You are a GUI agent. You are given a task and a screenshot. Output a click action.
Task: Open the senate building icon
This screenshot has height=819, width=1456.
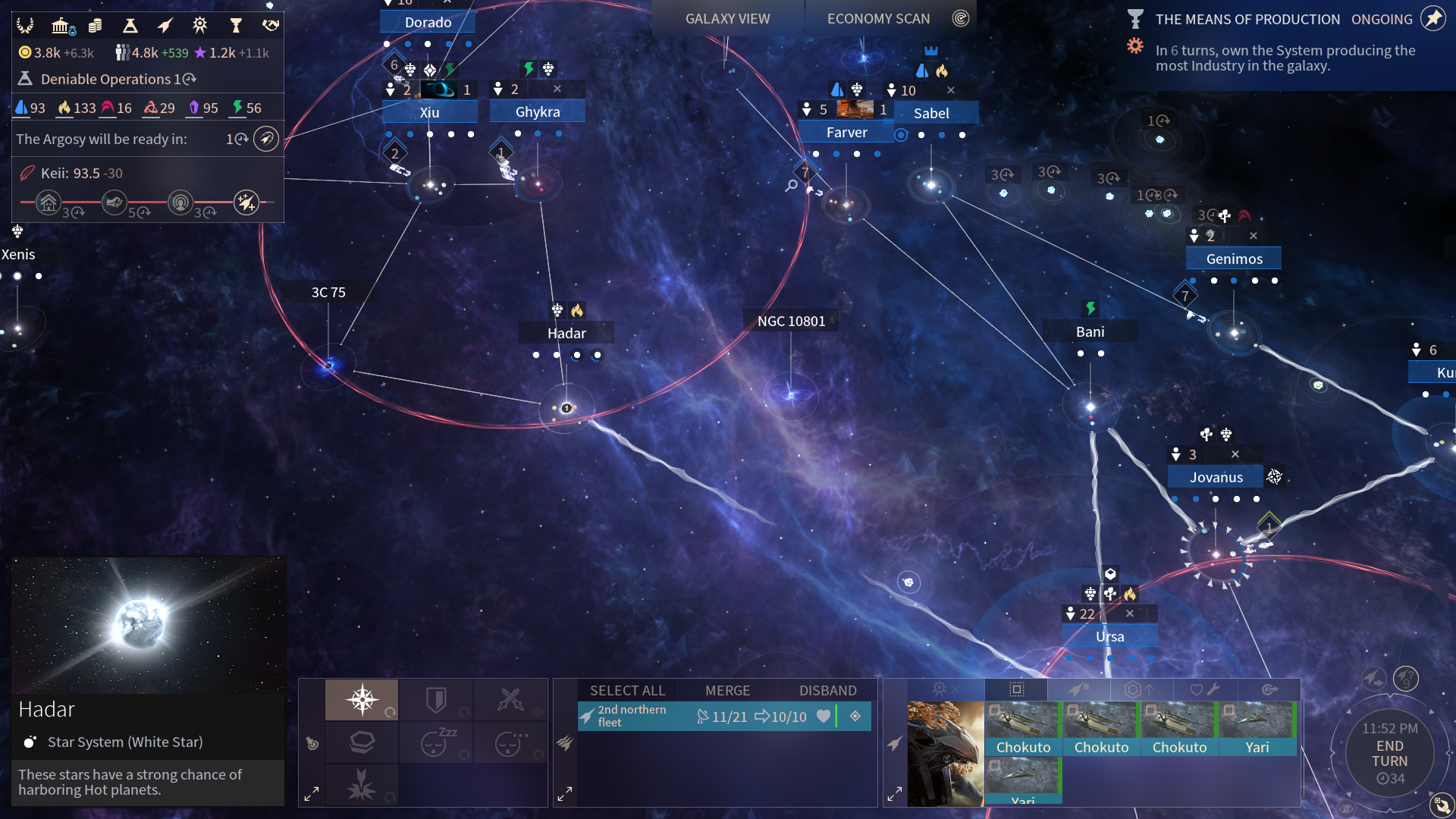(x=61, y=26)
